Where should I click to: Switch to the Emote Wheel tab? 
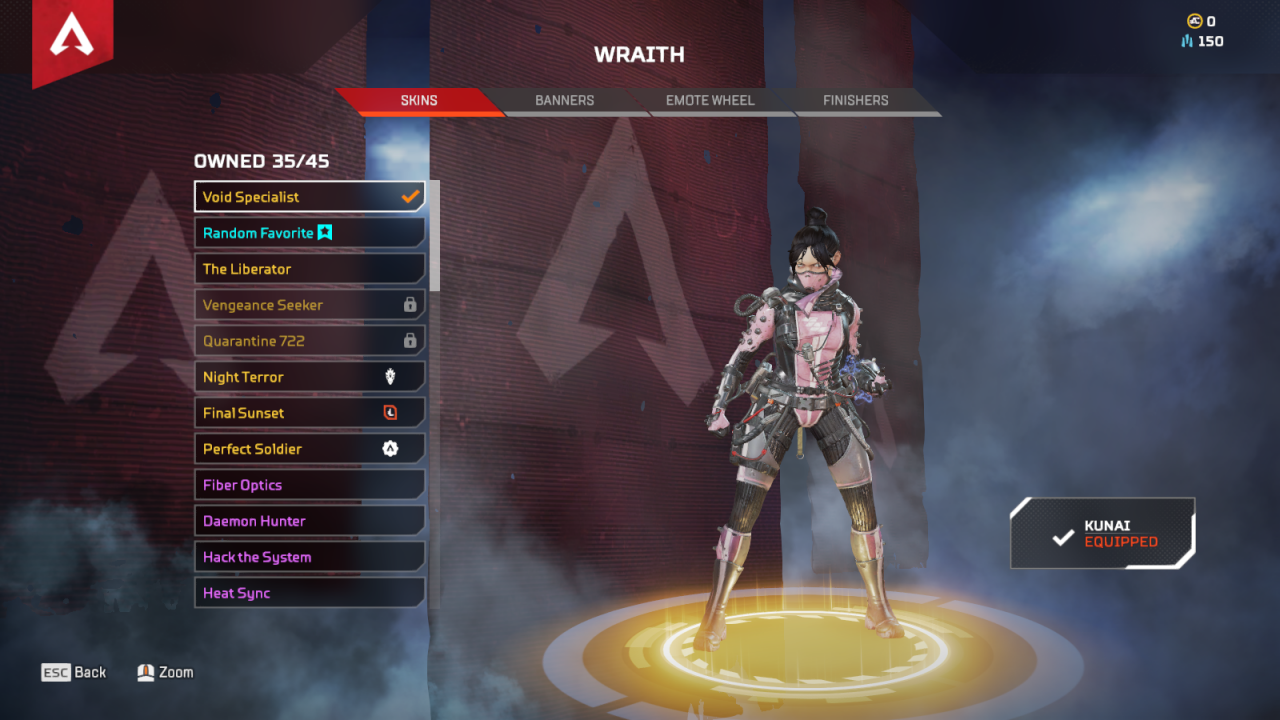(x=710, y=101)
